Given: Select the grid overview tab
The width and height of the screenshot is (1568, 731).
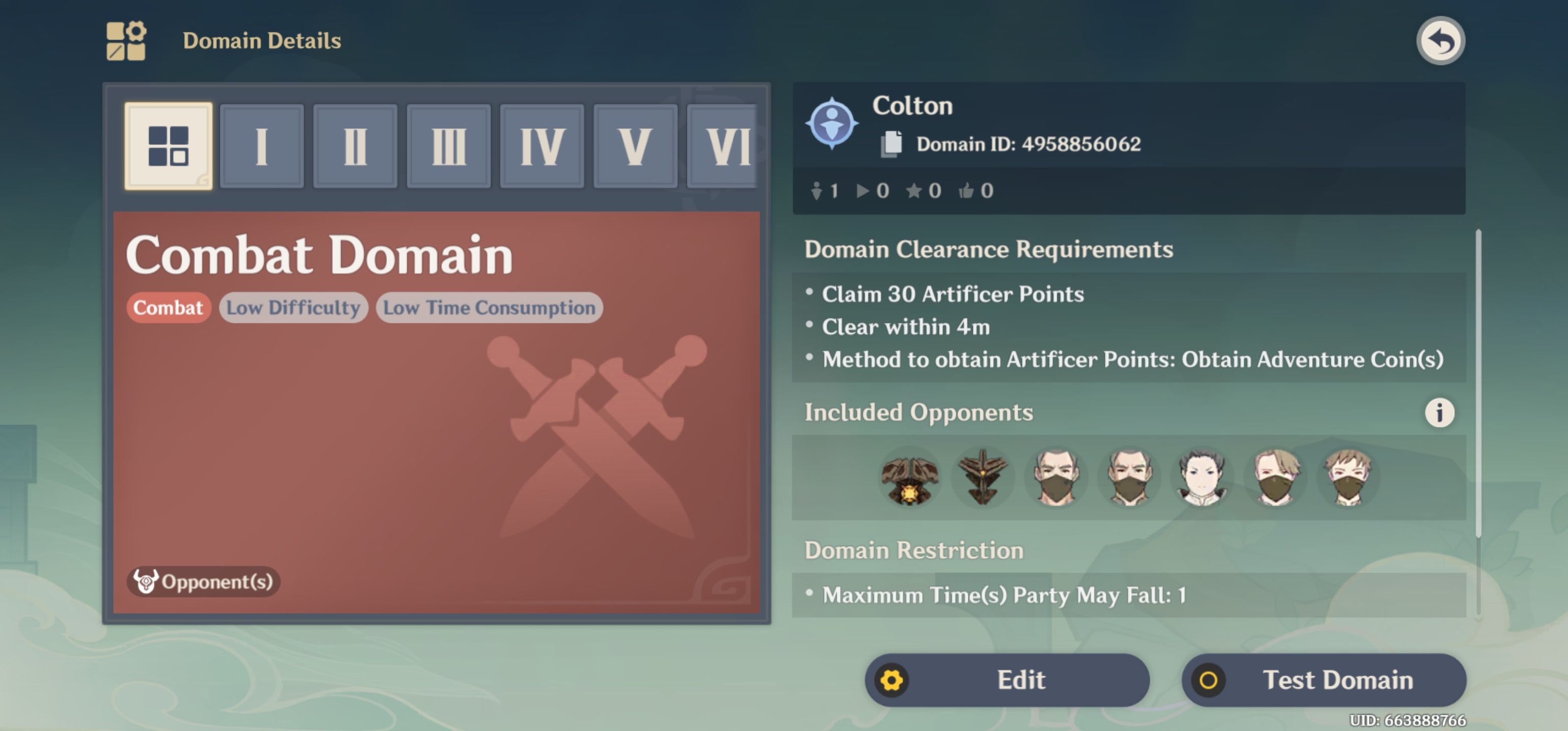Looking at the screenshot, I should [169, 146].
